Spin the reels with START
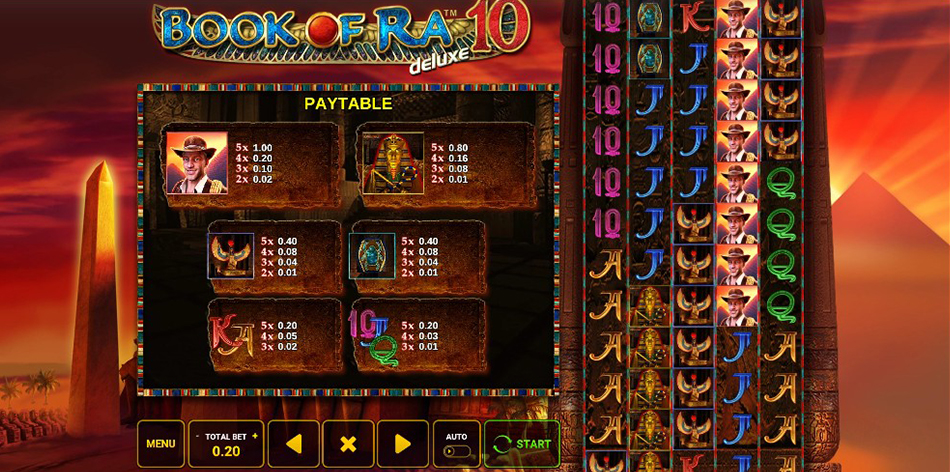The width and height of the screenshot is (950, 472). pyautogui.click(x=522, y=444)
